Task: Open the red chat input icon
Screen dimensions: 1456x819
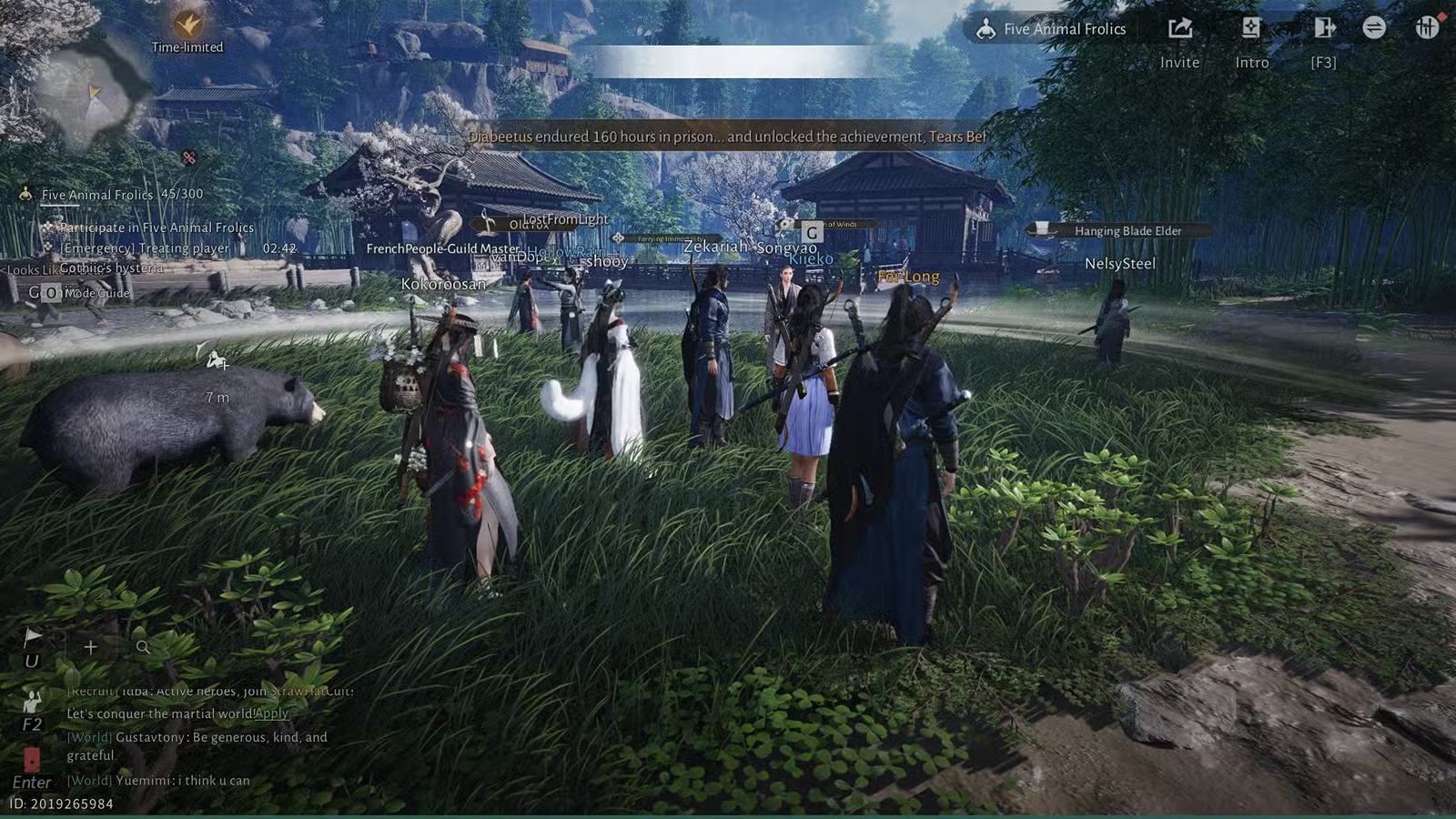Action: tap(32, 759)
